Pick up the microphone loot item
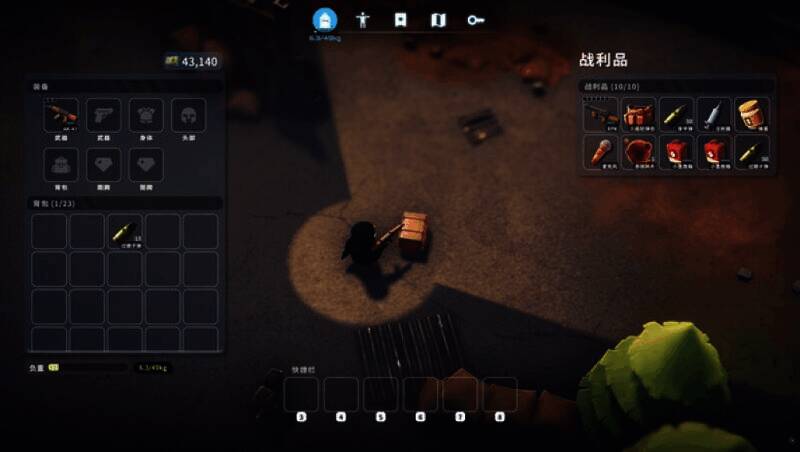This screenshot has width=800, height=452. pyautogui.click(x=601, y=152)
